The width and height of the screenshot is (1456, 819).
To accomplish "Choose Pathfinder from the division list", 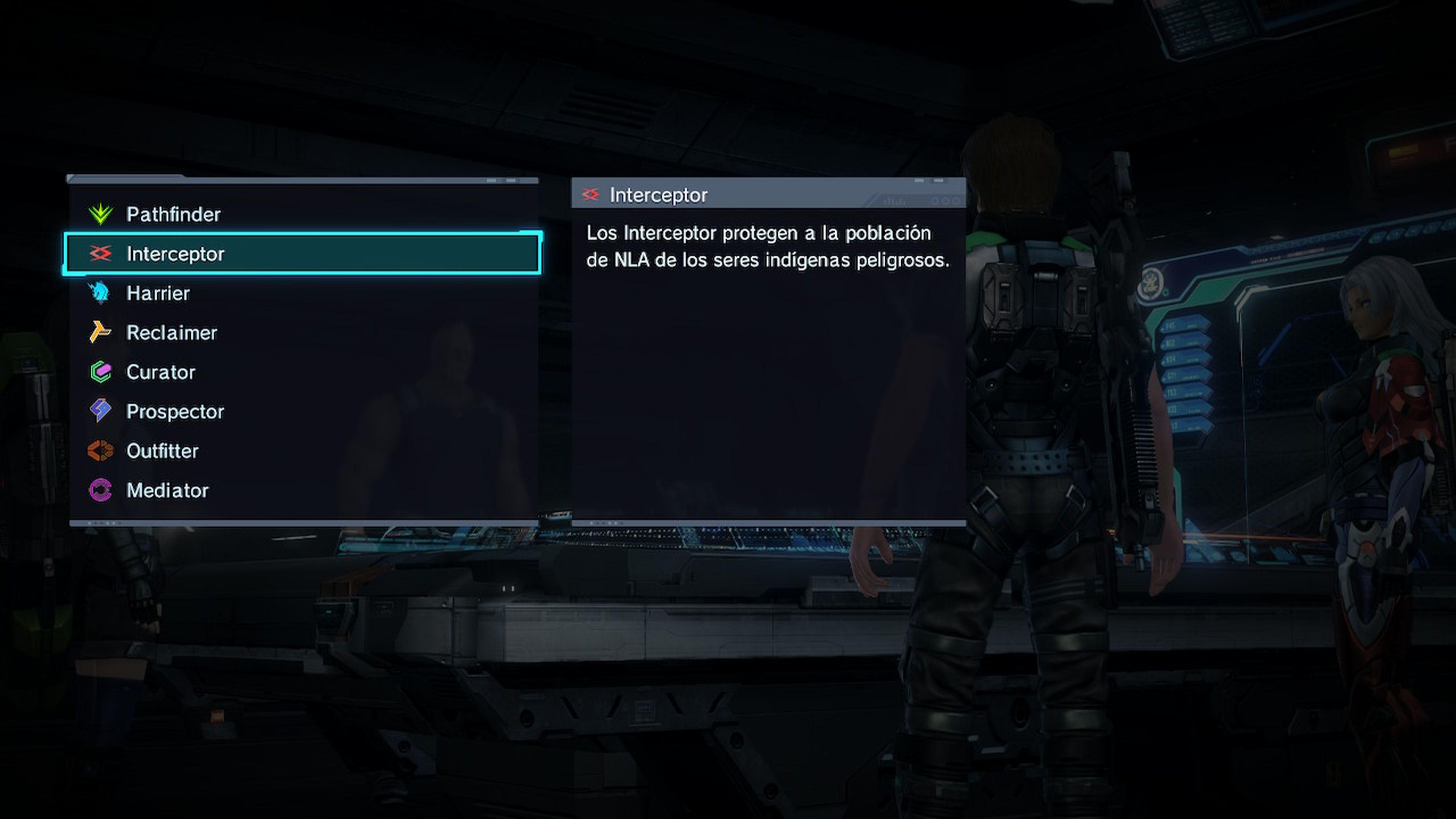I will click(x=173, y=215).
